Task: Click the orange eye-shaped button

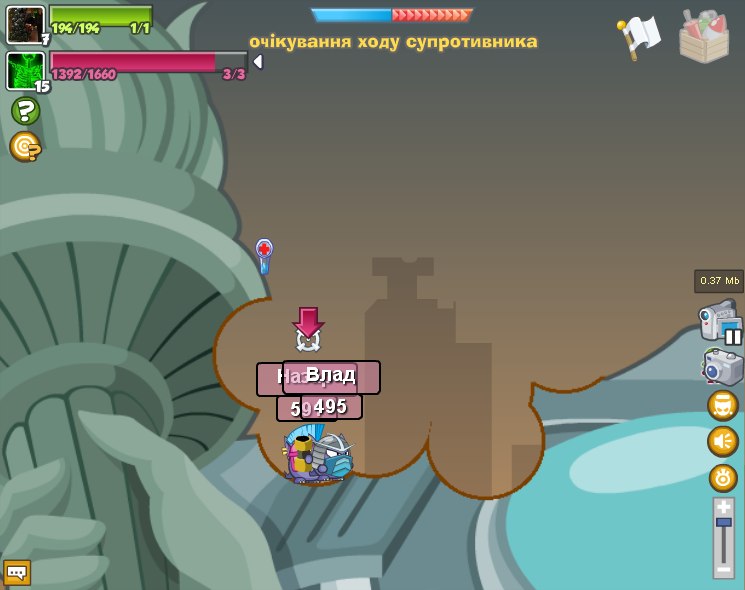Action: pos(723,478)
